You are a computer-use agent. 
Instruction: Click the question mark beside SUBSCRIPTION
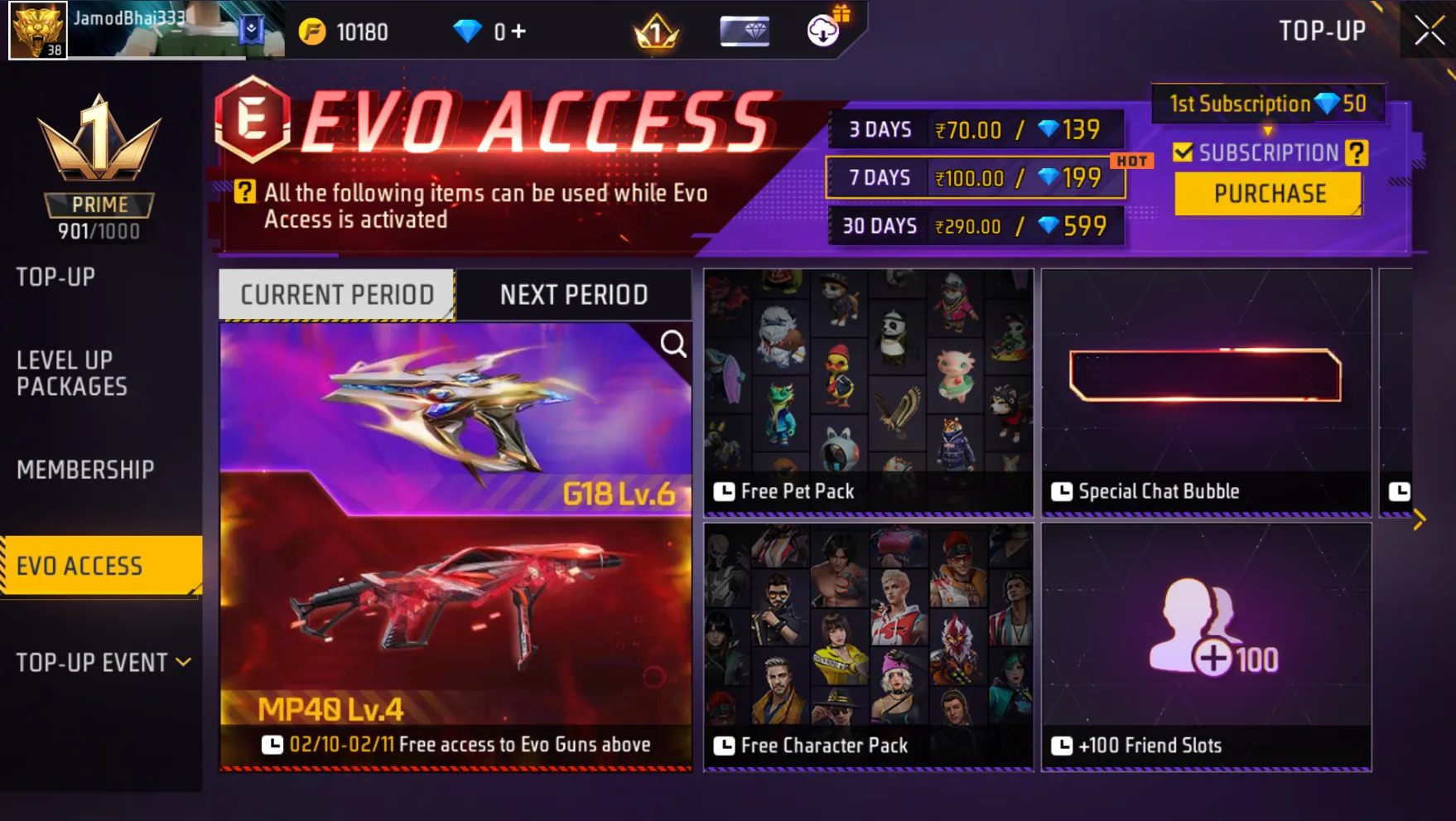pyautogui.click(x=1357, y=152)
